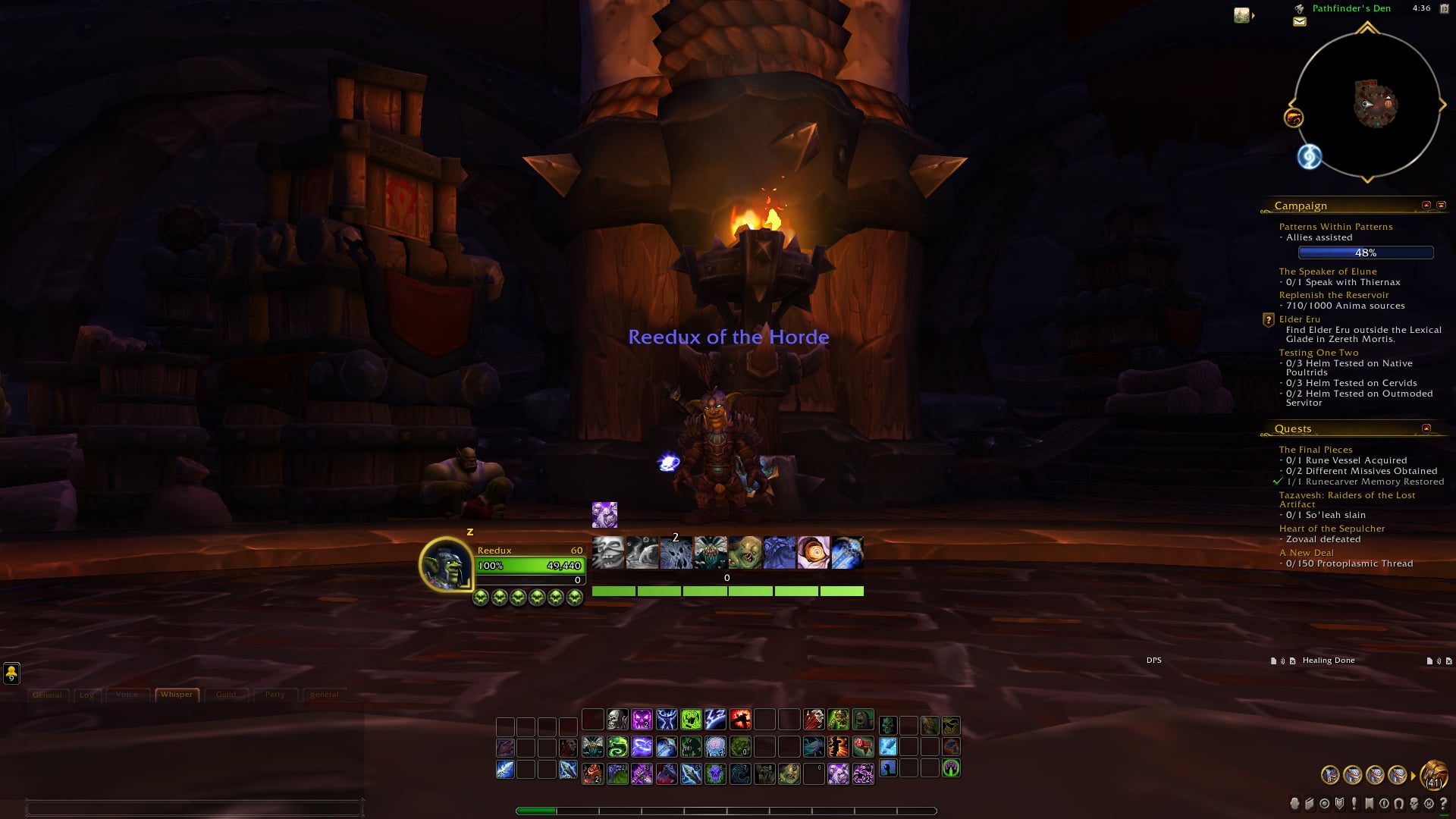Open the main backpack bag
1456x819 pixels.
point(1433,775)
